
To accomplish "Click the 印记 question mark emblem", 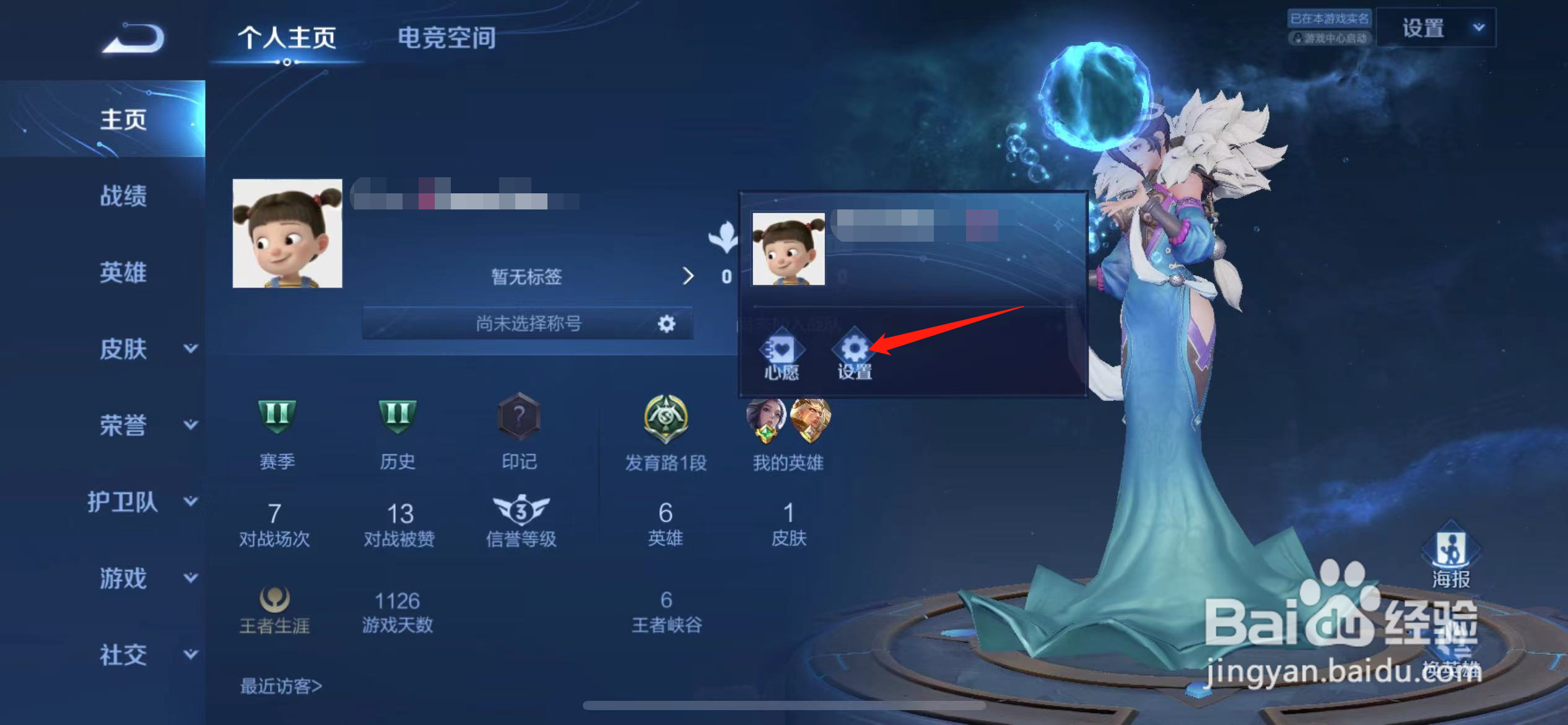I will tap(519, 416).
